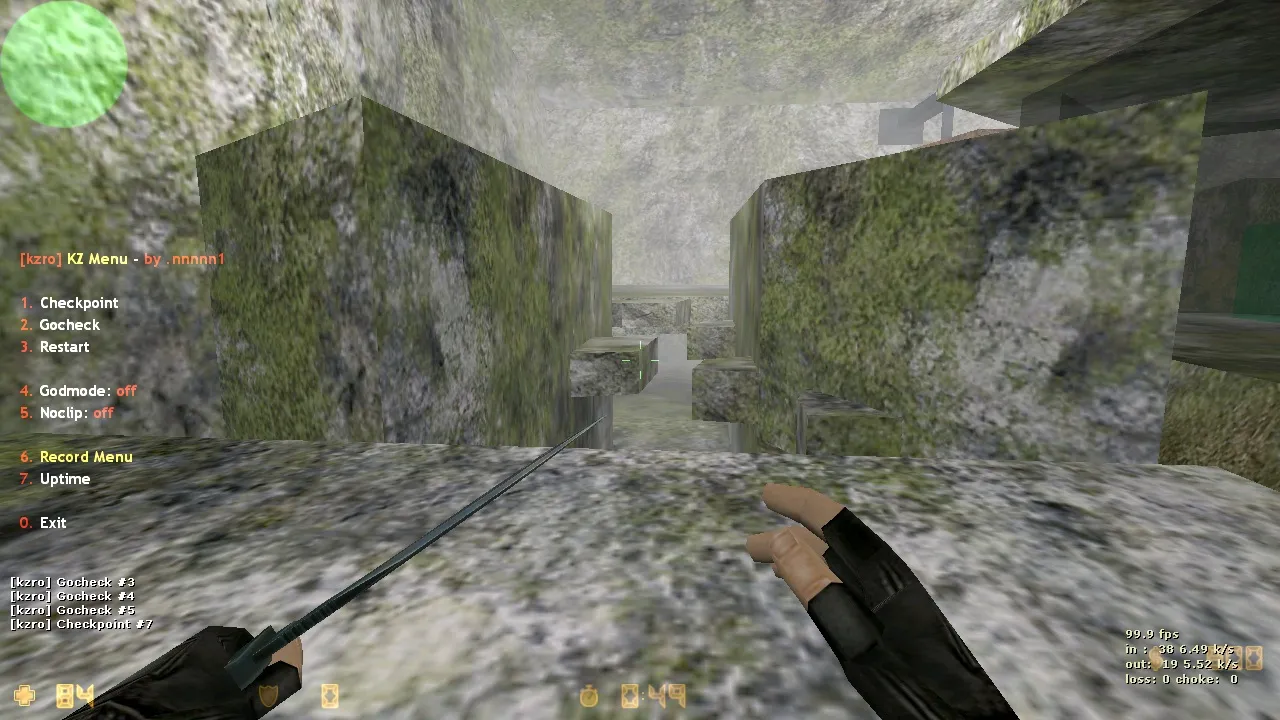The height and width of the screenshot is (720, 1280).
Task: Click the health cross icon
Action: (x=23, y=693)
